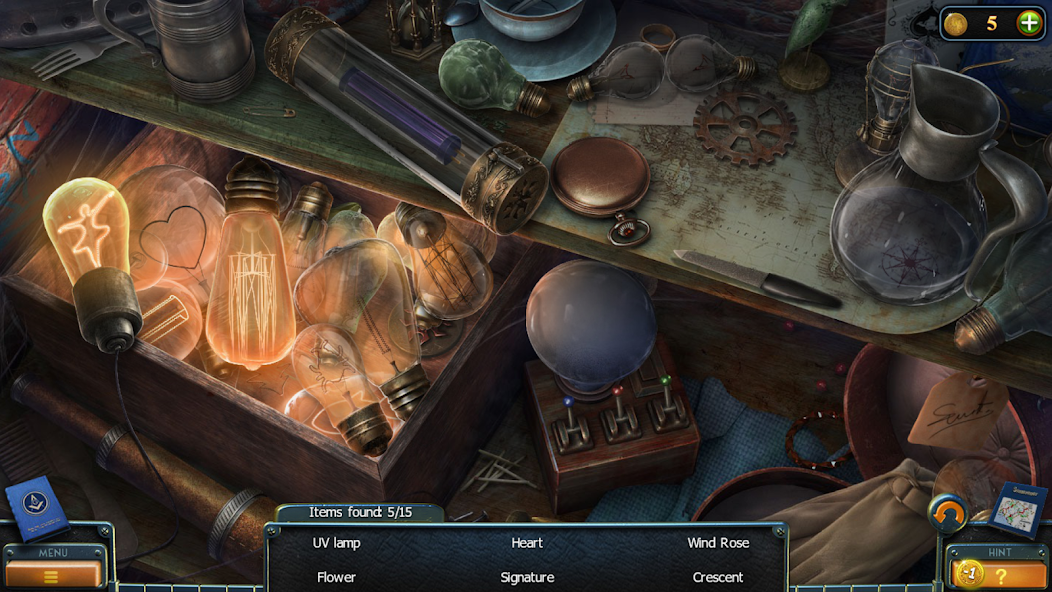This screenshot has width=1052, height=592.
Task: Open the blue journal book
Action: point(37,509)
